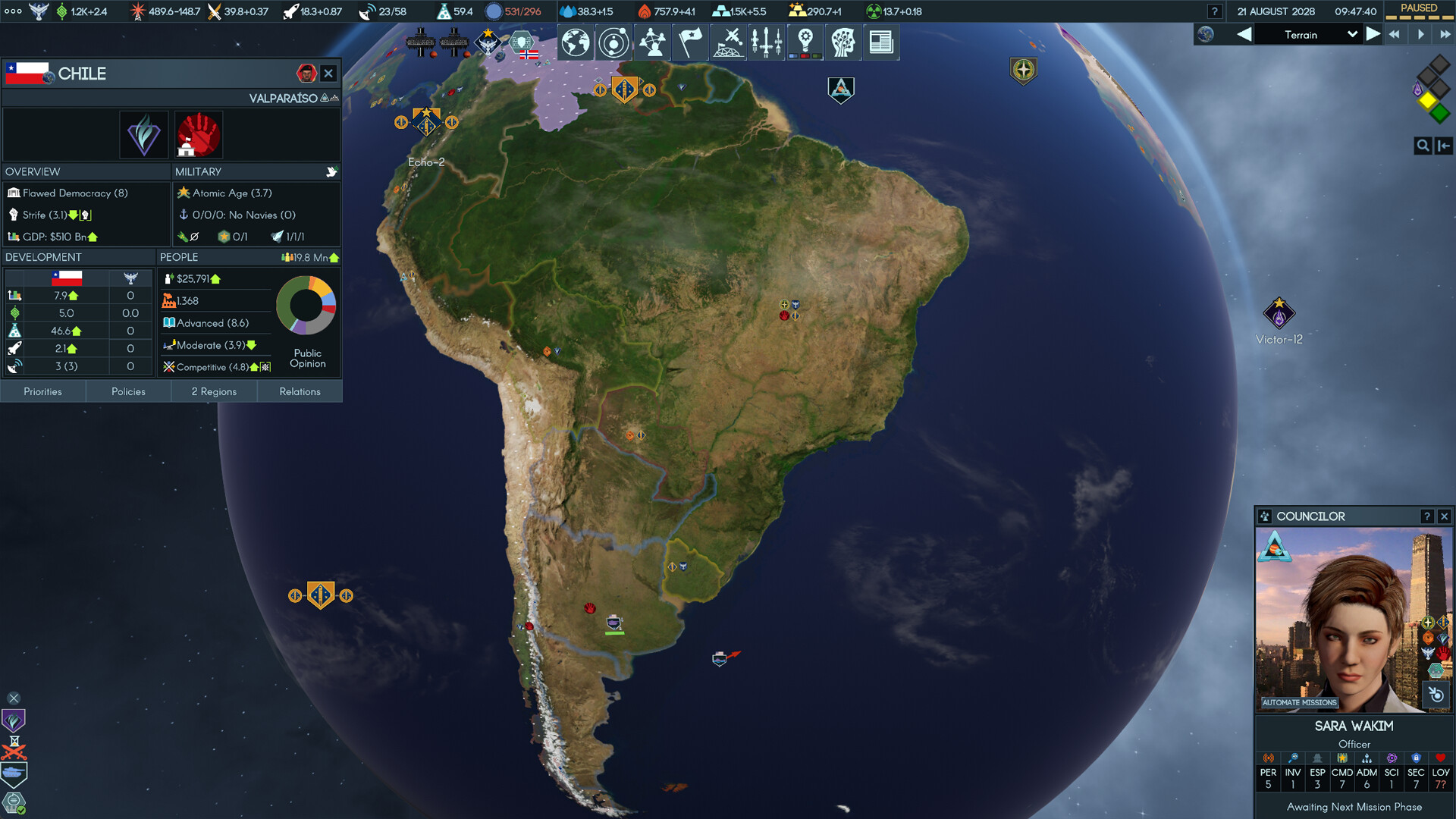Click the crossed swords war icon
Screen dimensions: 1456x819
14,753
